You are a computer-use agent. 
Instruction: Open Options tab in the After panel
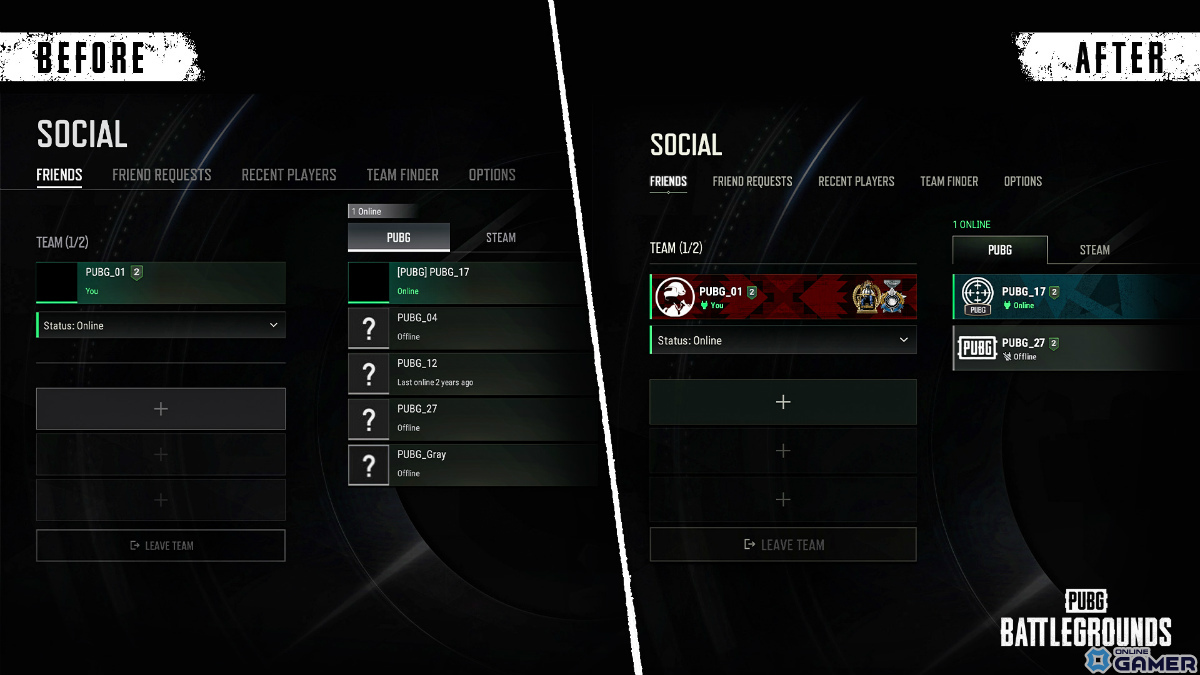[1023, 181]
